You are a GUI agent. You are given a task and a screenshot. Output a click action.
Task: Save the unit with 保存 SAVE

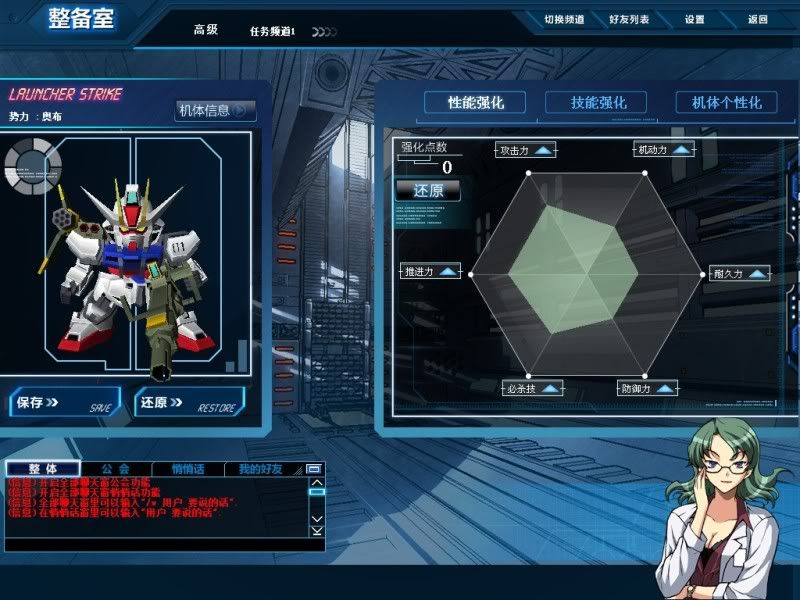point(64,403)
